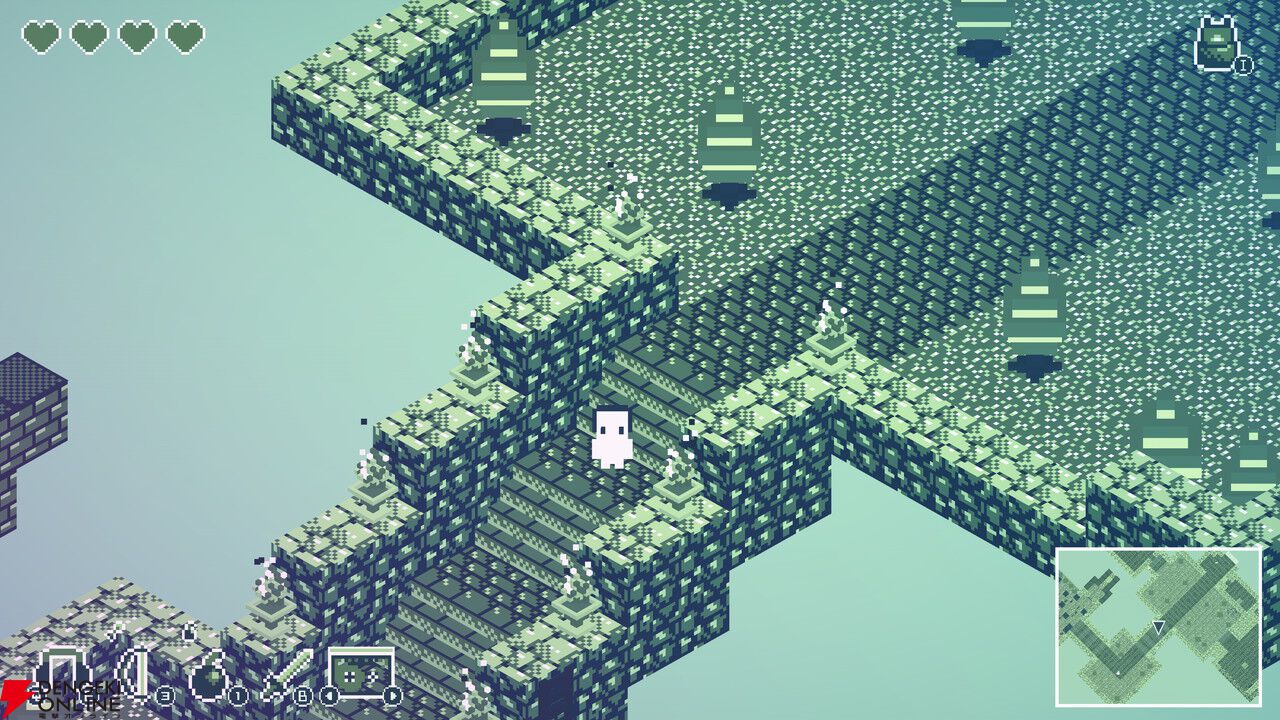Open the backpack inventory icon

1217,44
